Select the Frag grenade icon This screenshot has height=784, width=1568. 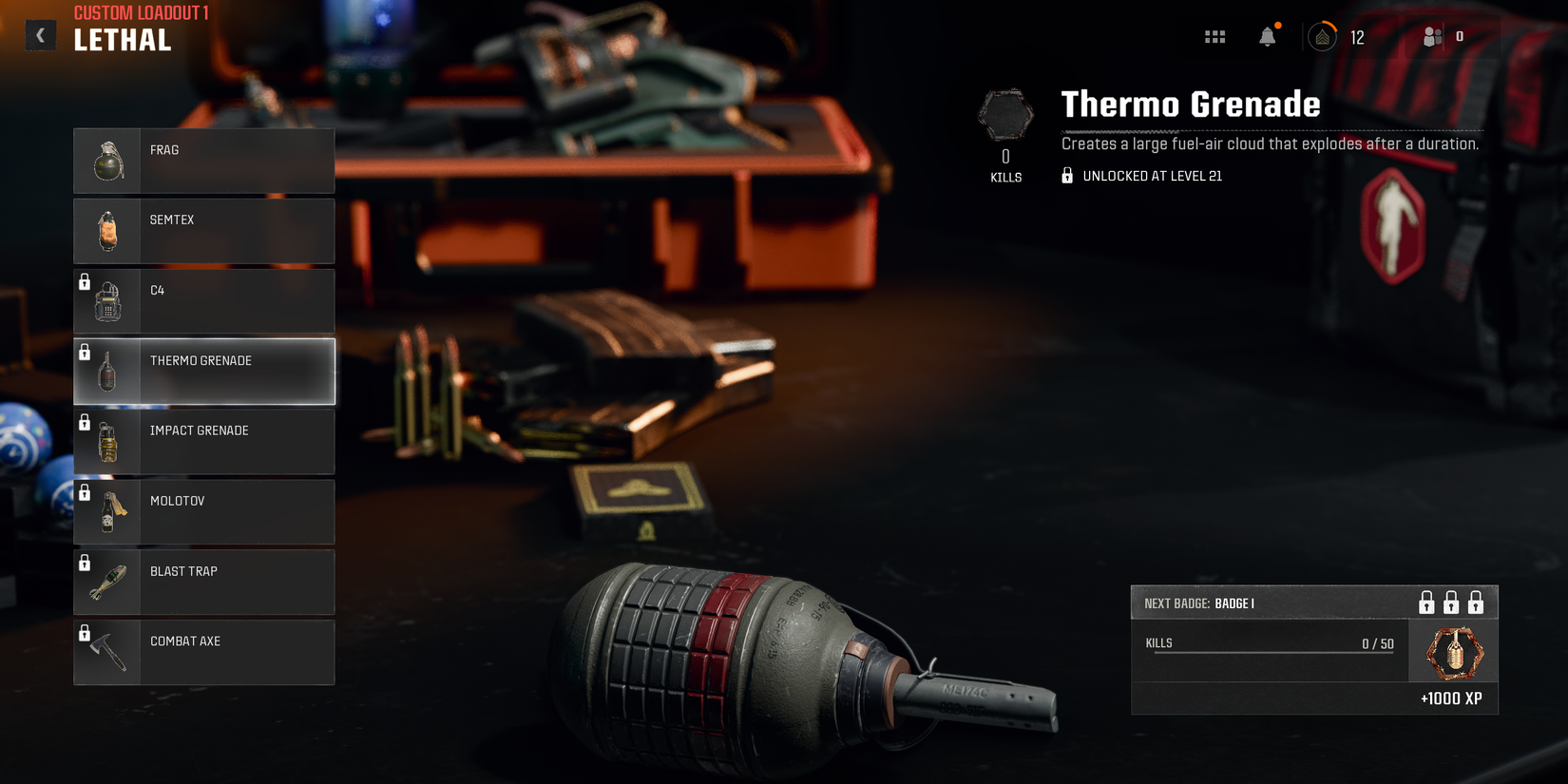(107, 160)
